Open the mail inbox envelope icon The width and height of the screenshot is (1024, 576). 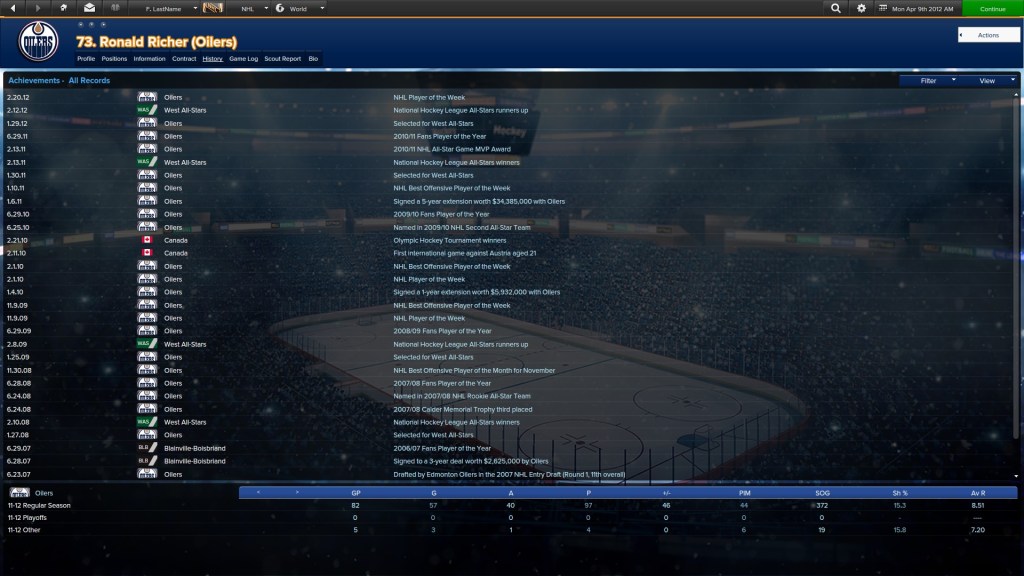pyautogui.click(x=89, y=8)
